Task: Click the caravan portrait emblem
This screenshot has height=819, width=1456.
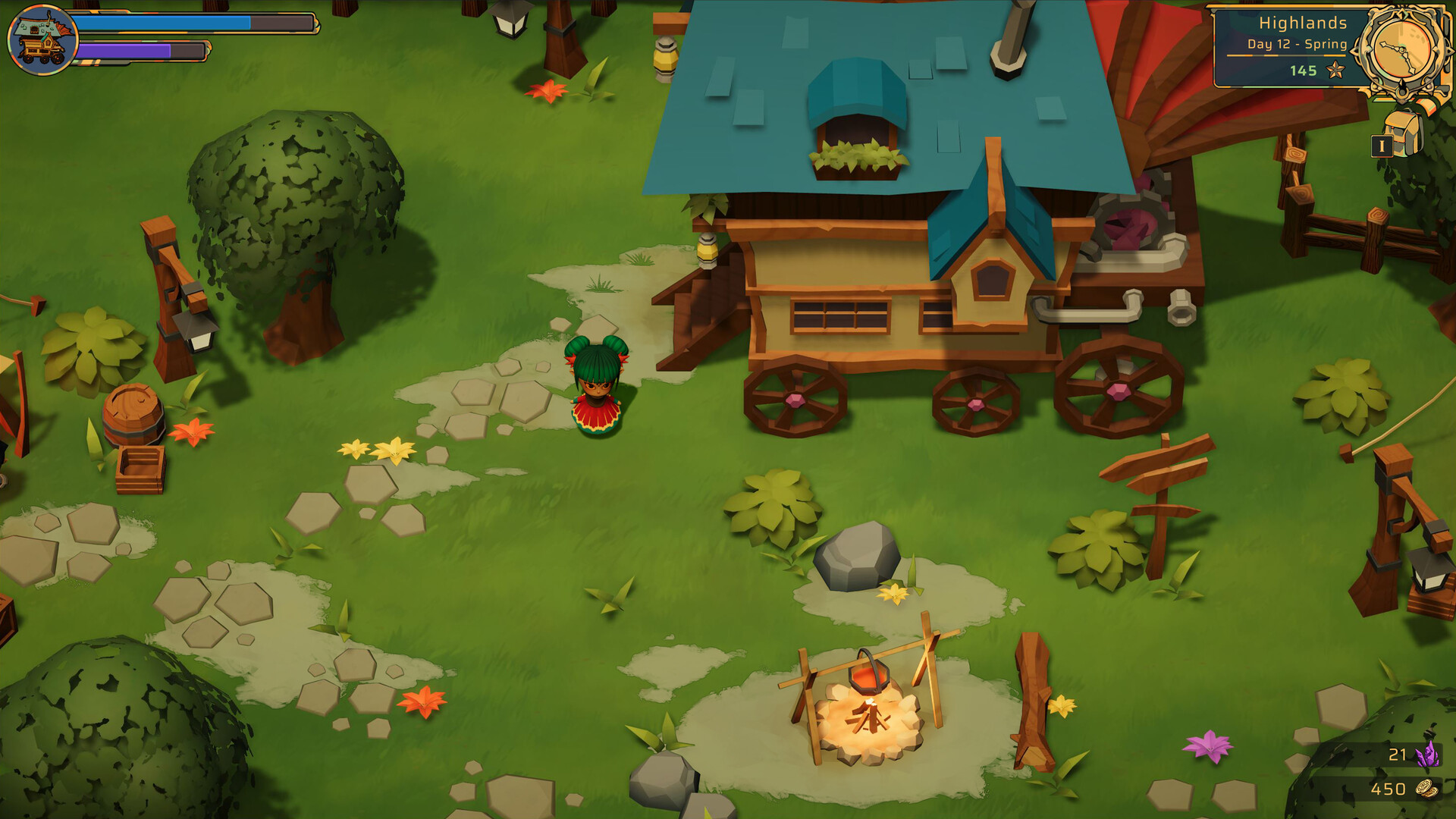Action: click(42, 38)
